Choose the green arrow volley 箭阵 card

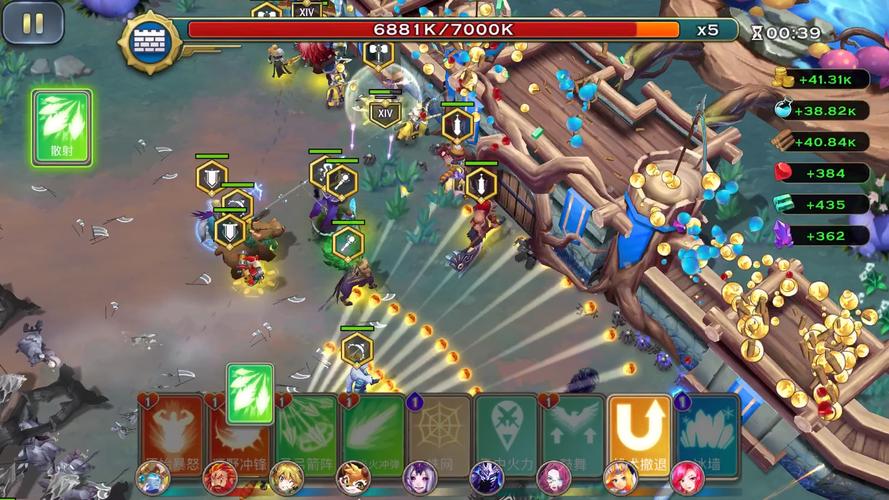click(306, 432)
